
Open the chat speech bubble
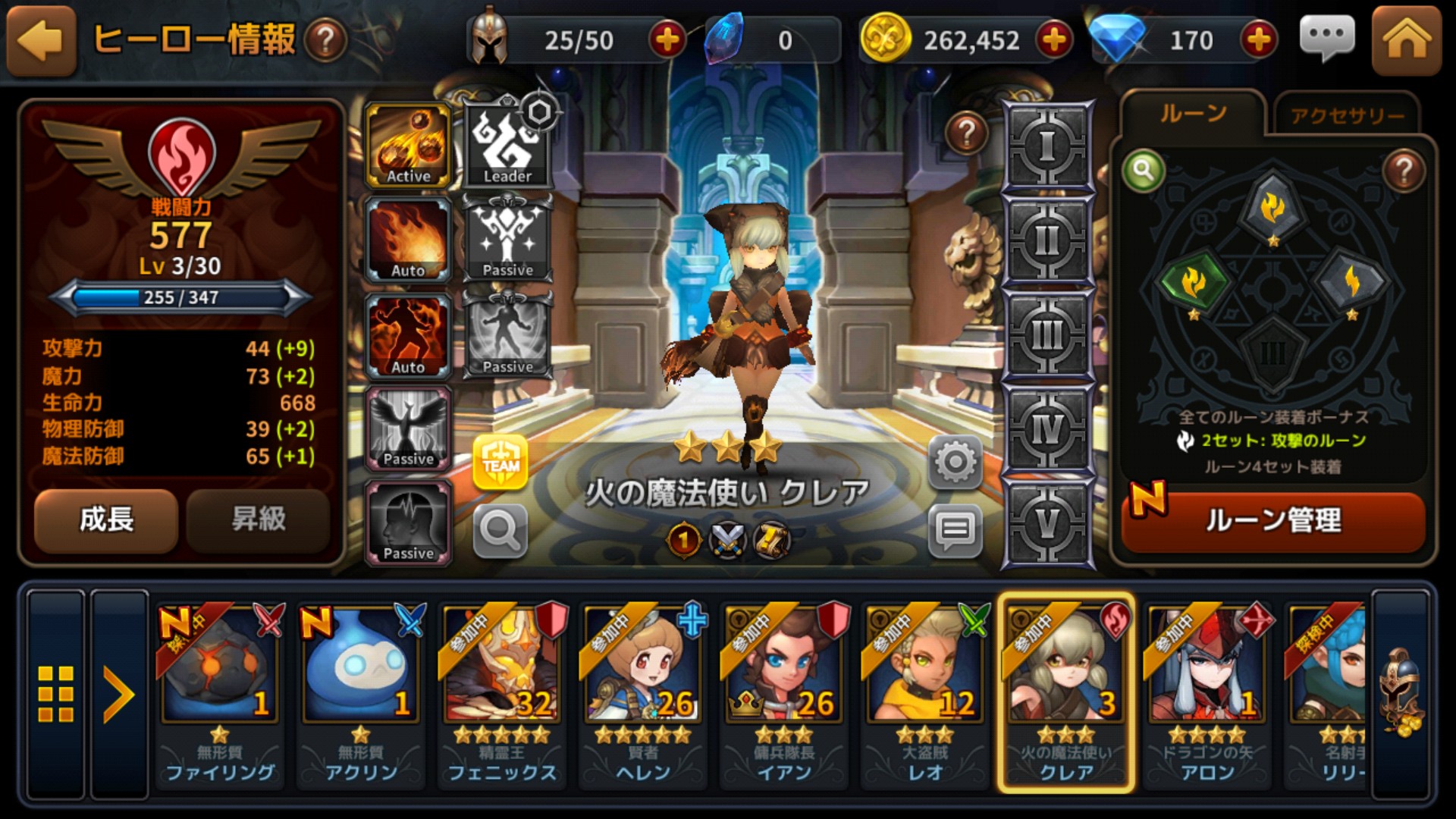[x=1326, y=38]
